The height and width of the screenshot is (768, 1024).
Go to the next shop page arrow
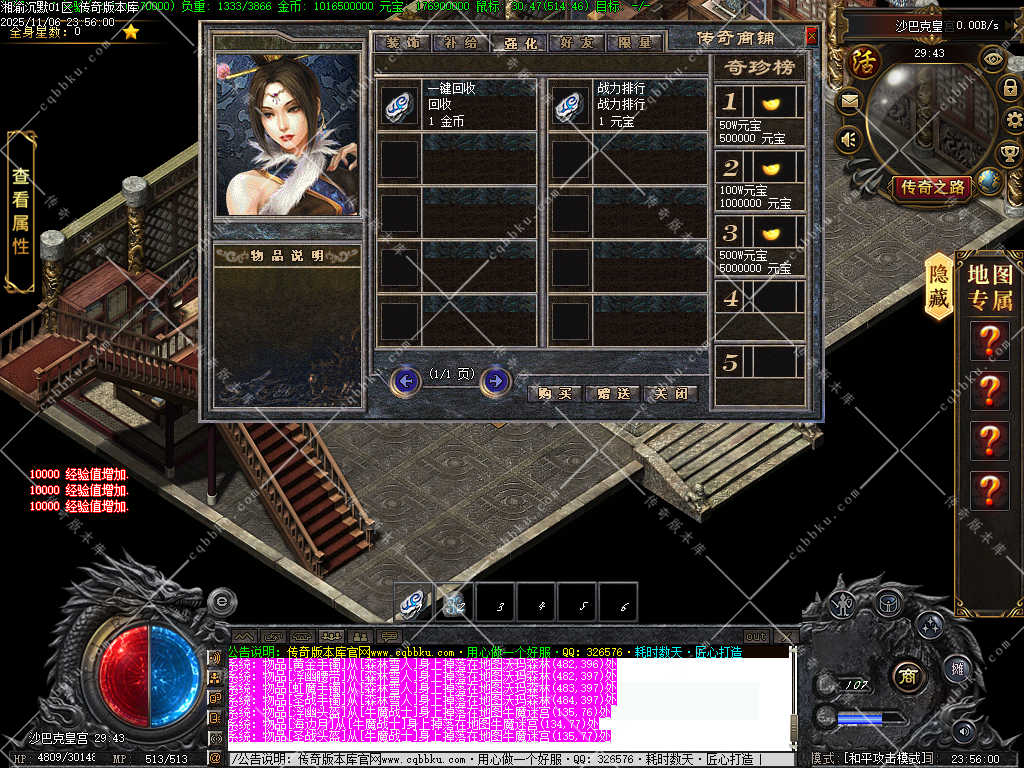(495, 381)
